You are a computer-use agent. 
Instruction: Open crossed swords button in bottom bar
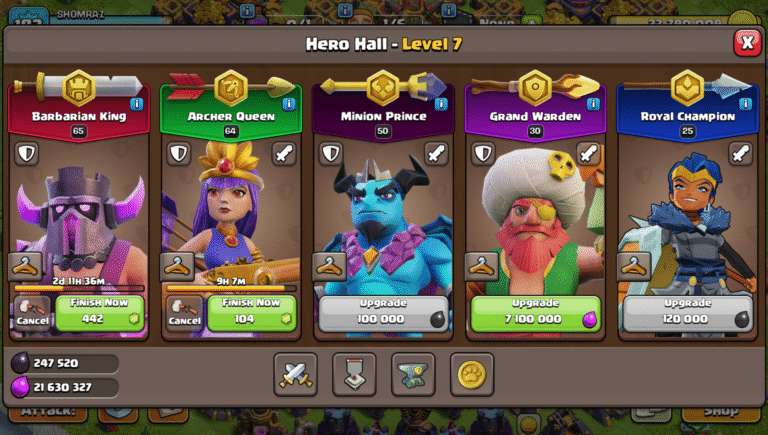(x=296, y=374)
